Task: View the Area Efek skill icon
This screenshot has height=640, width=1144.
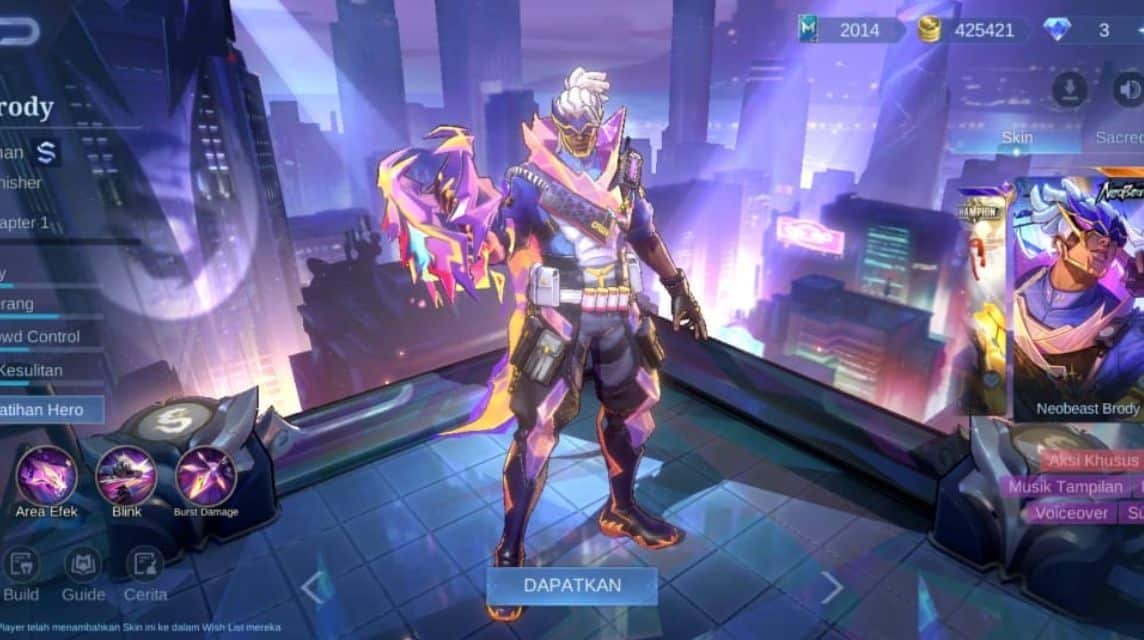Action: click(x=47, y=476)
